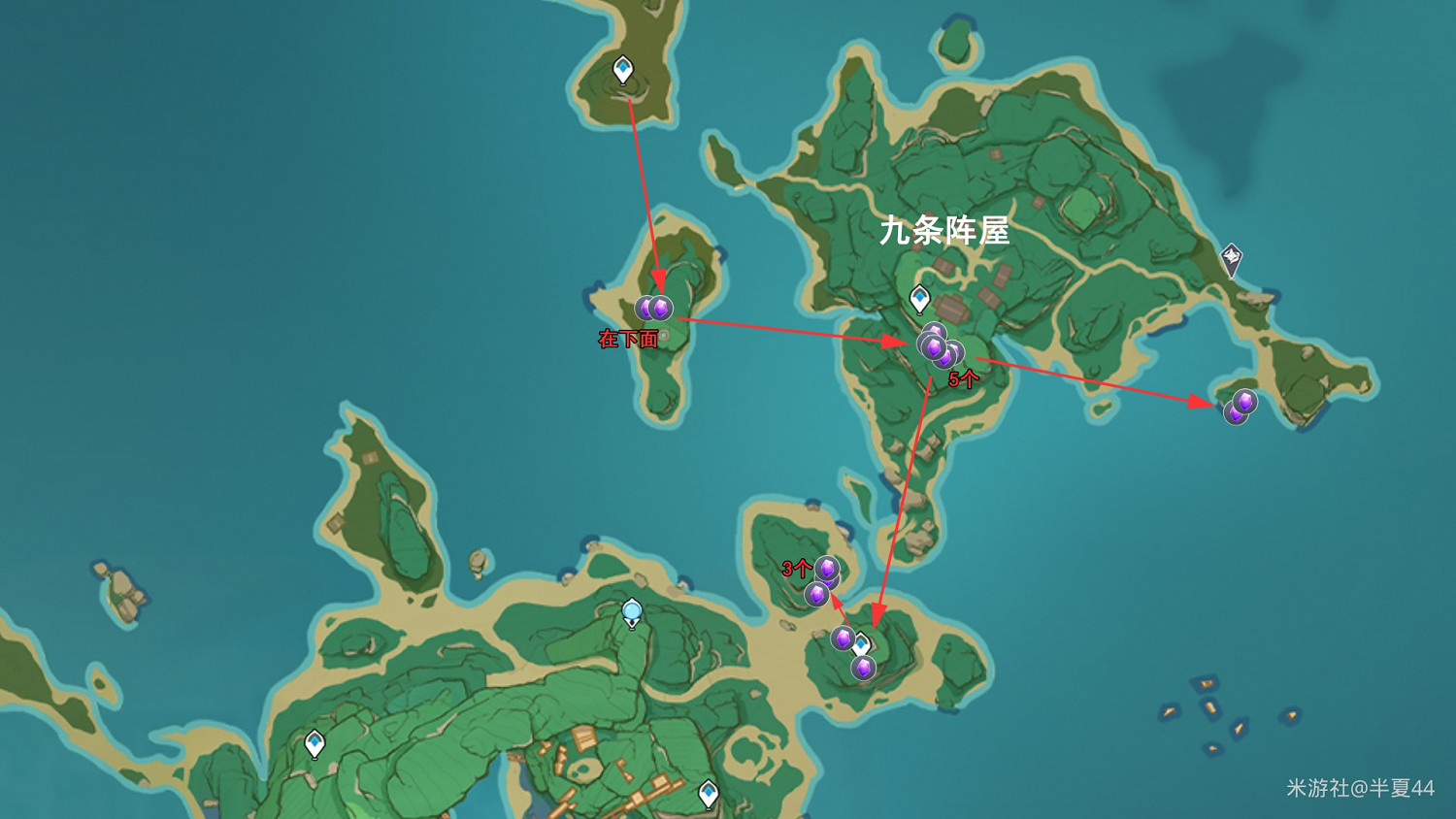The width and height of the screenshot is (1456, 819).
Task: Select the amethyst pair above the 在下面 label
Action: pyautogui.click(x=653, y=307)
